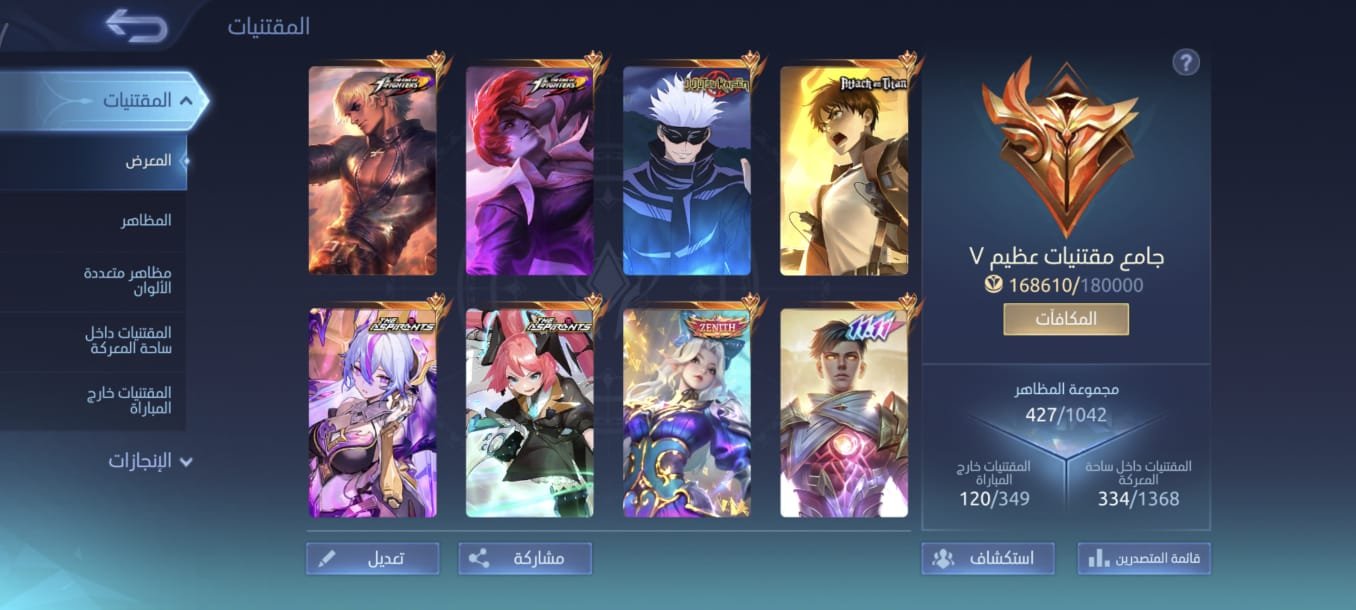Image resolution: width=1356 pixels, height=610 pixels.
Task: Open the استكشاف explore button
Action: coord(988,558)
